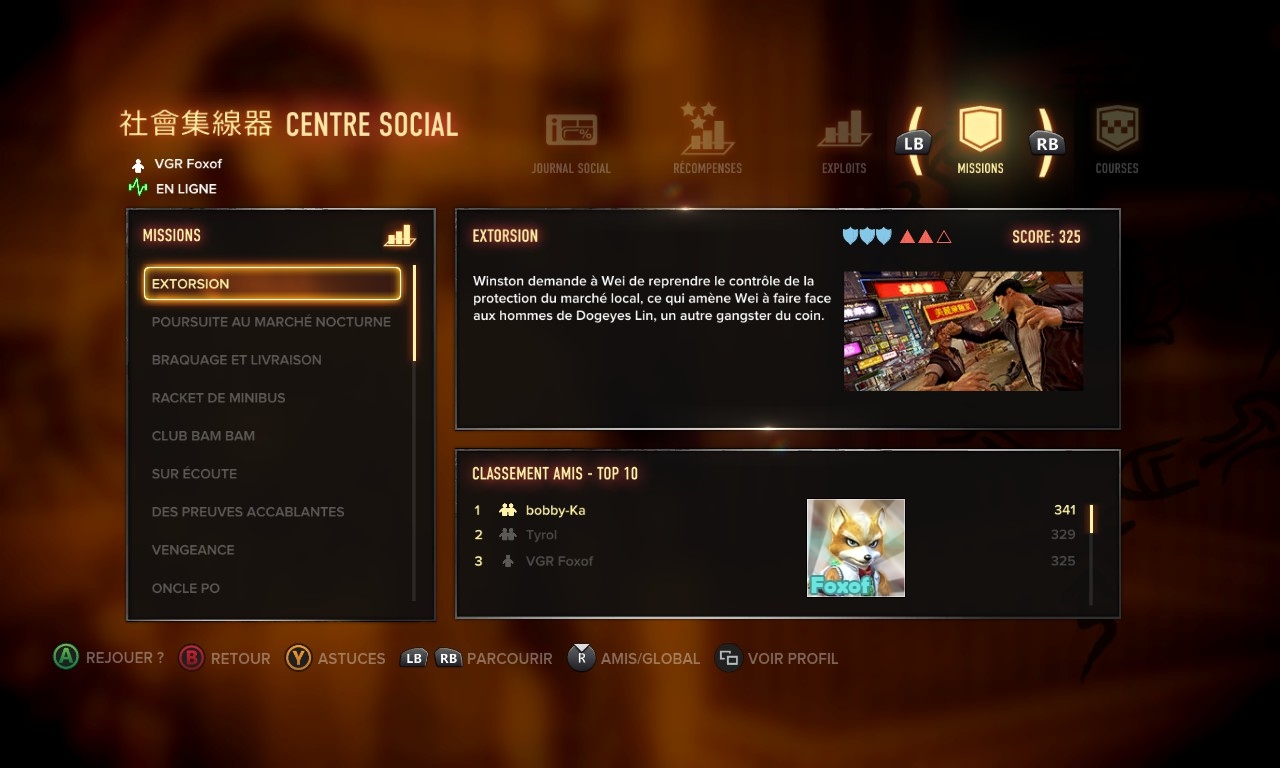The width and height of the screenshot is (1280, 768).
Task: Select the Club Bam Bam mission
Action: pos(204,436)
